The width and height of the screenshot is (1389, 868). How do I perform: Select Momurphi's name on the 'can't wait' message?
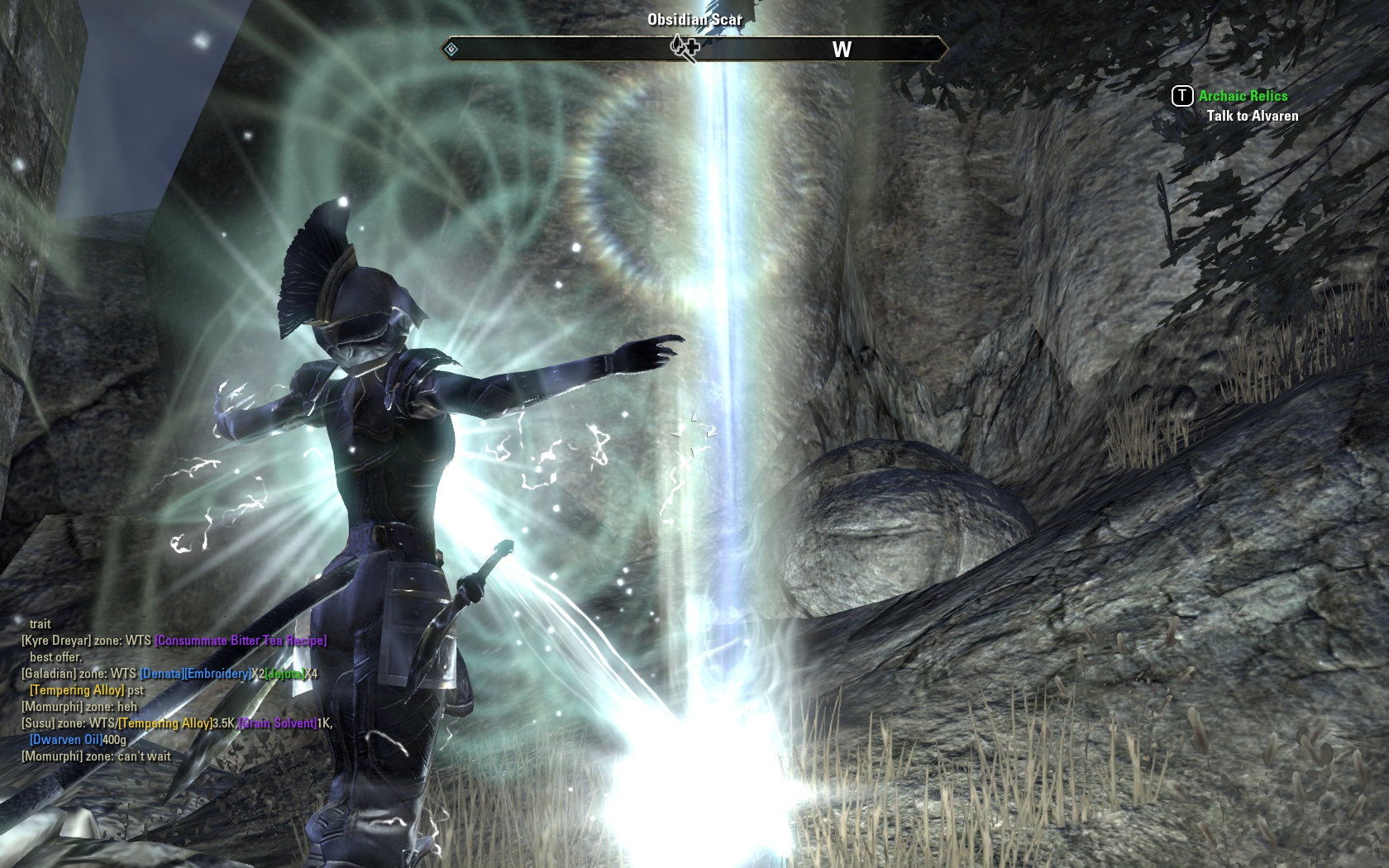(52, 756)
